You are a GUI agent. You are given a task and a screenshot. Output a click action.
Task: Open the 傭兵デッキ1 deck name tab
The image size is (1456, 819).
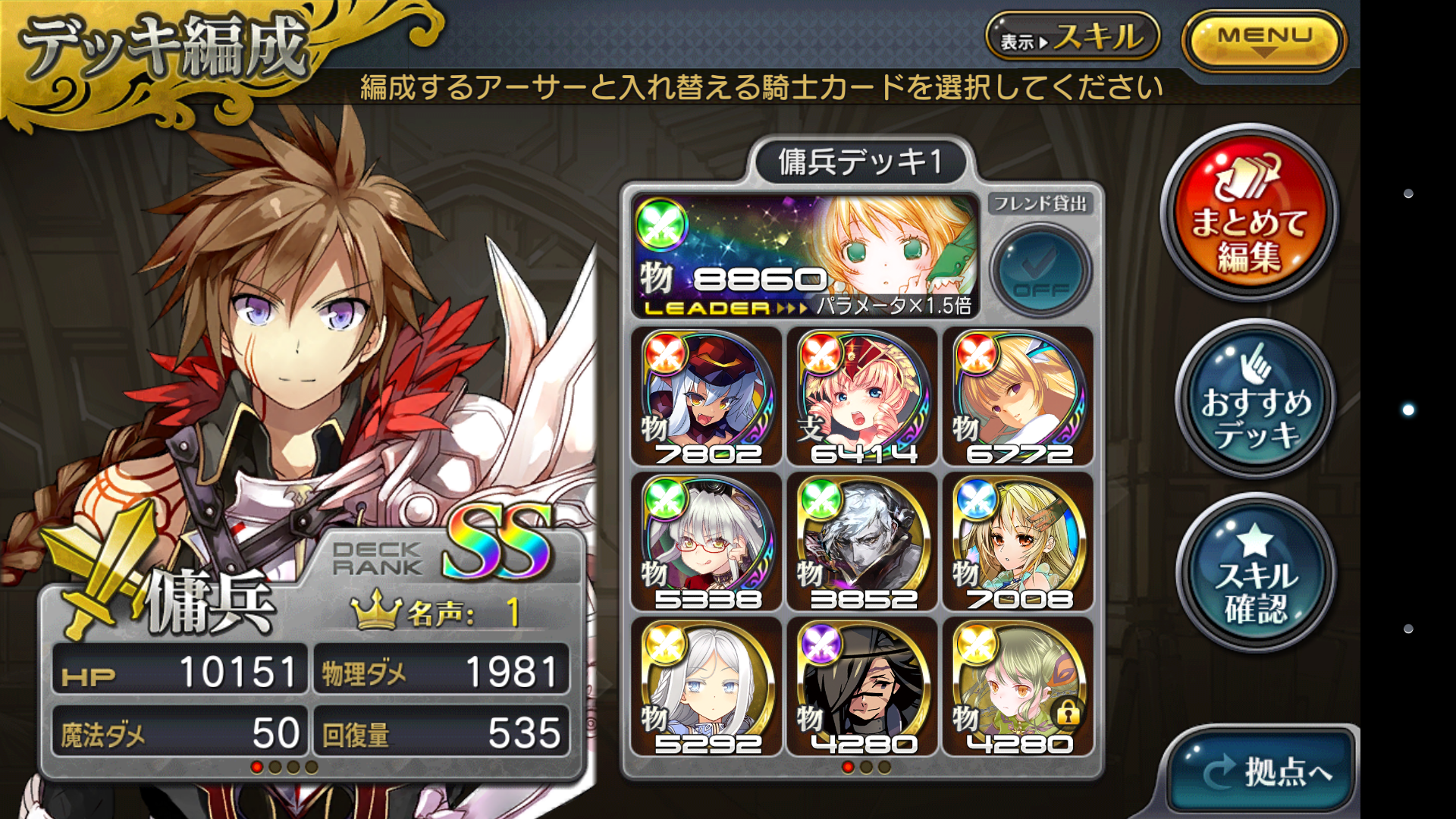point(860,162)
